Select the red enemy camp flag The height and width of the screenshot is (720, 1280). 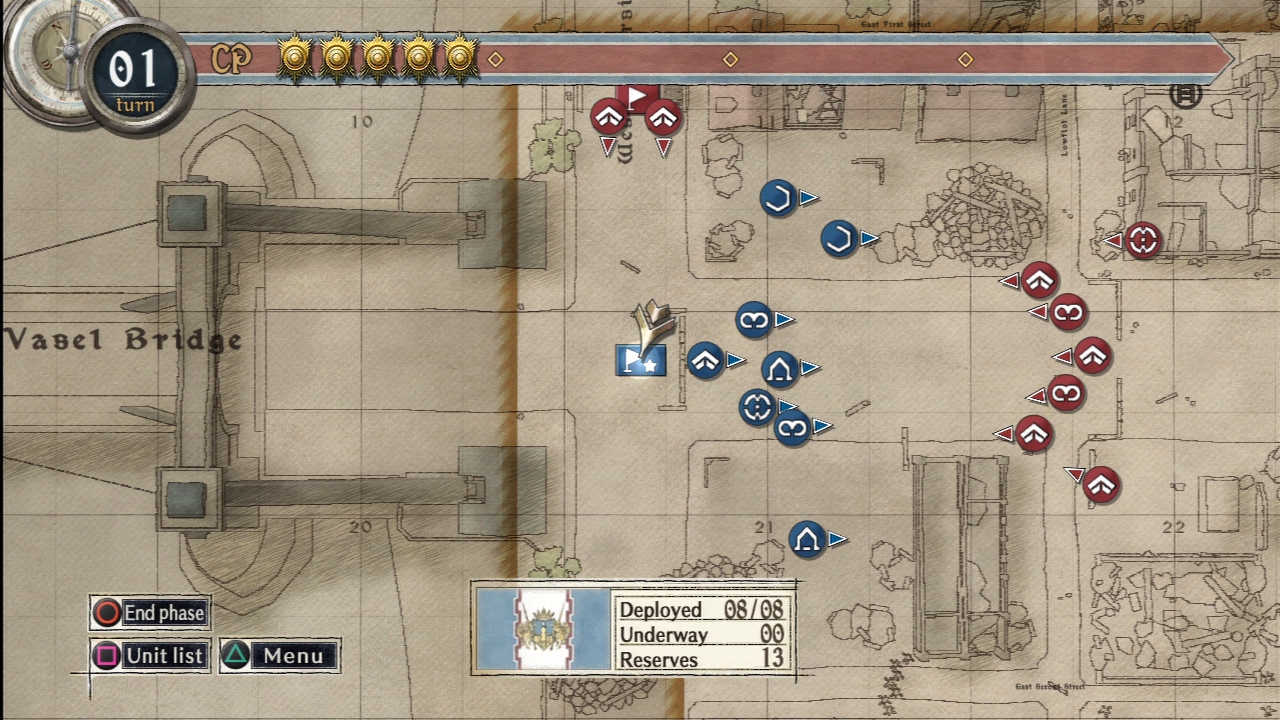tap(636, 97)
